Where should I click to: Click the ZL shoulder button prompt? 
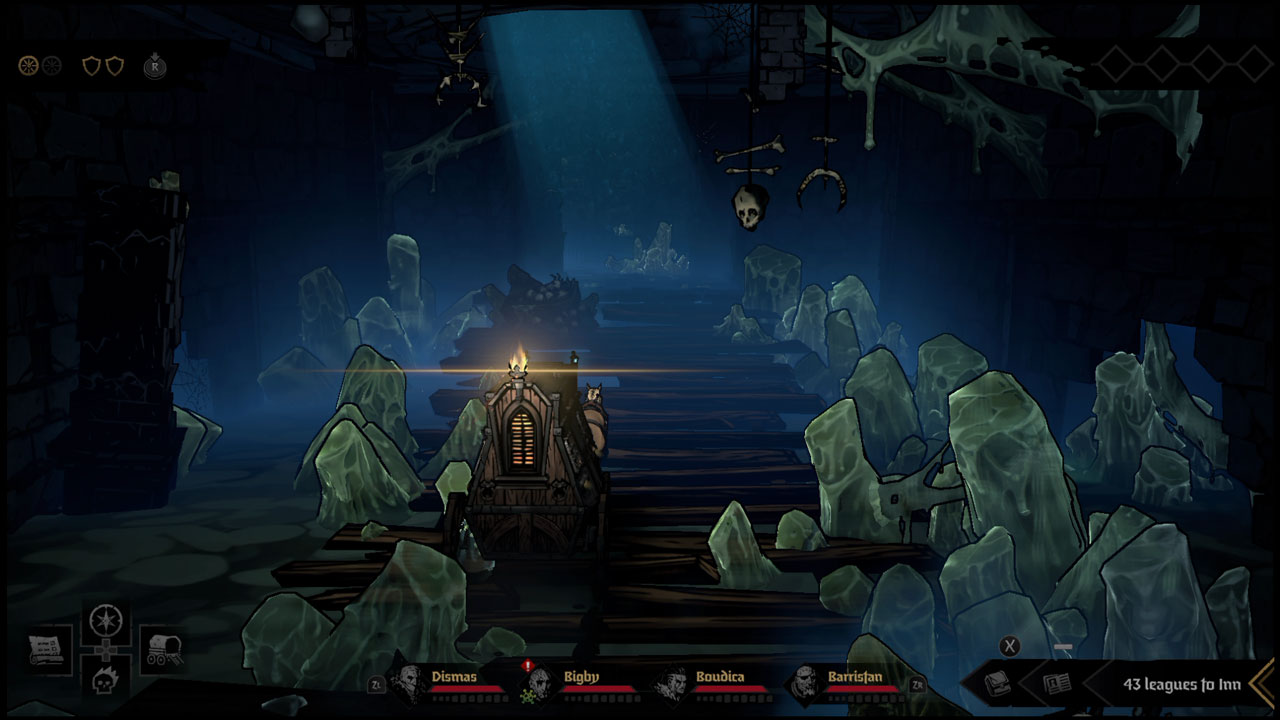pos(376,687)
